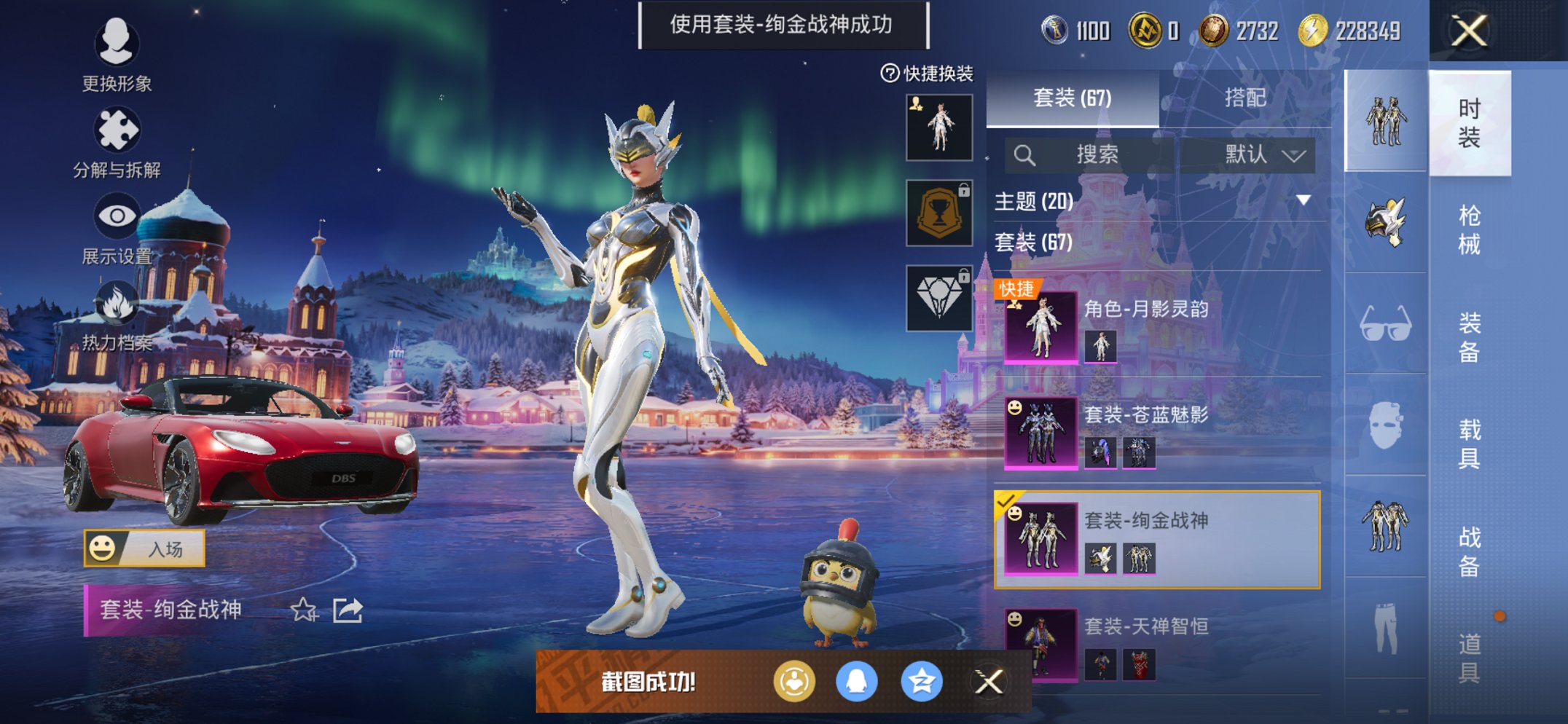Open 分解与拆解 dismantle puzzle icon

pos(119,127)
